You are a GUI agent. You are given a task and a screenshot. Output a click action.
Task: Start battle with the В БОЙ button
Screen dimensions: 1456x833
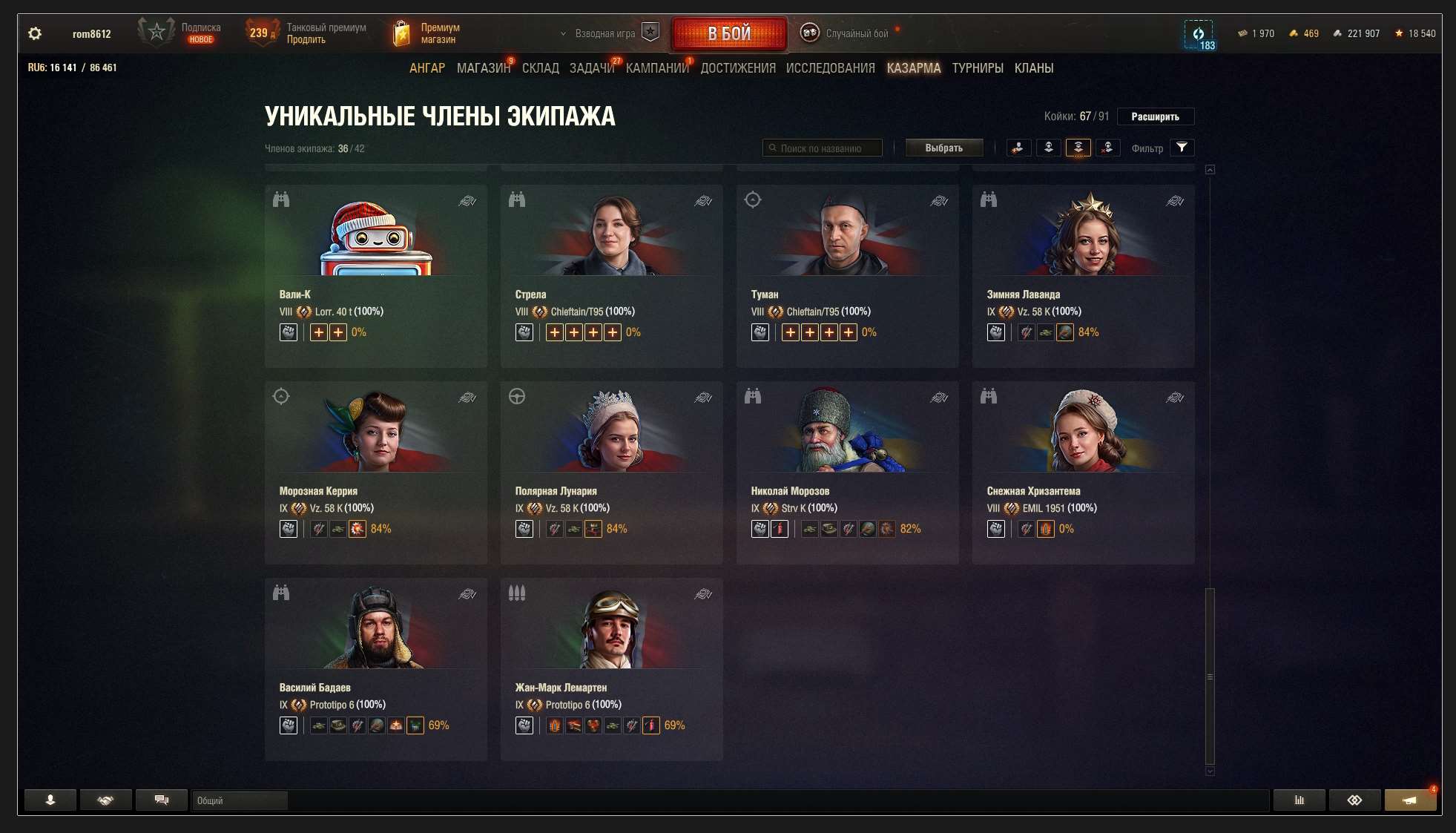(x=728, y=33)
